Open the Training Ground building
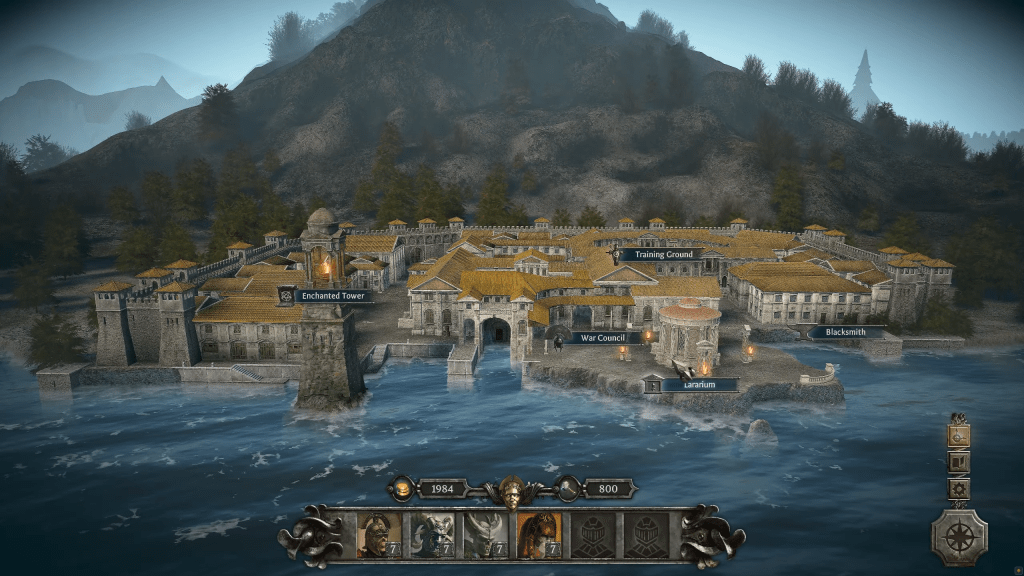1024x576 pixels. [660, 255]
